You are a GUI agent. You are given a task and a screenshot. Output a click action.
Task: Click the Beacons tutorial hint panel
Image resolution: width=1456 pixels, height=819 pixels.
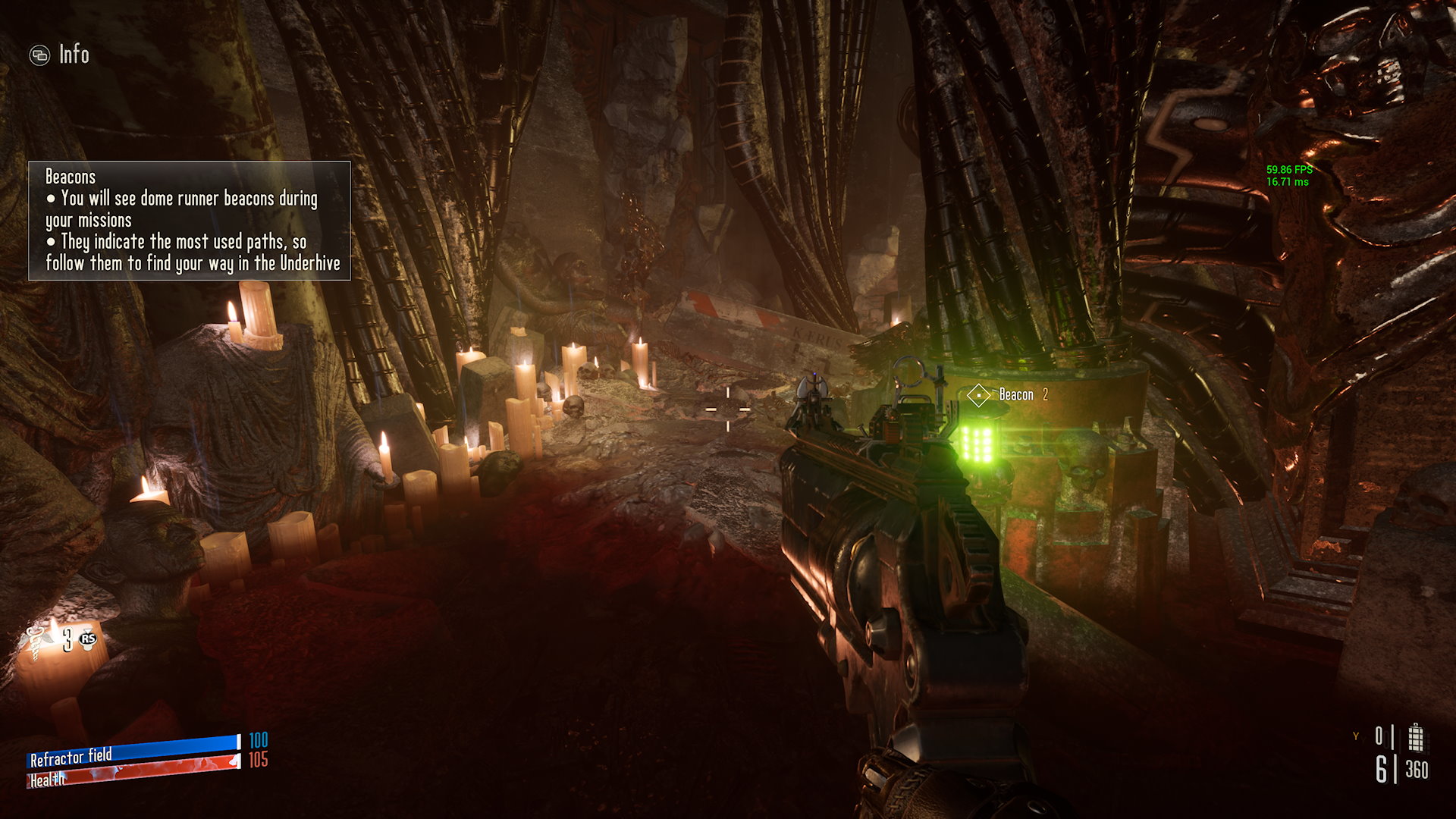pos(190,221)
